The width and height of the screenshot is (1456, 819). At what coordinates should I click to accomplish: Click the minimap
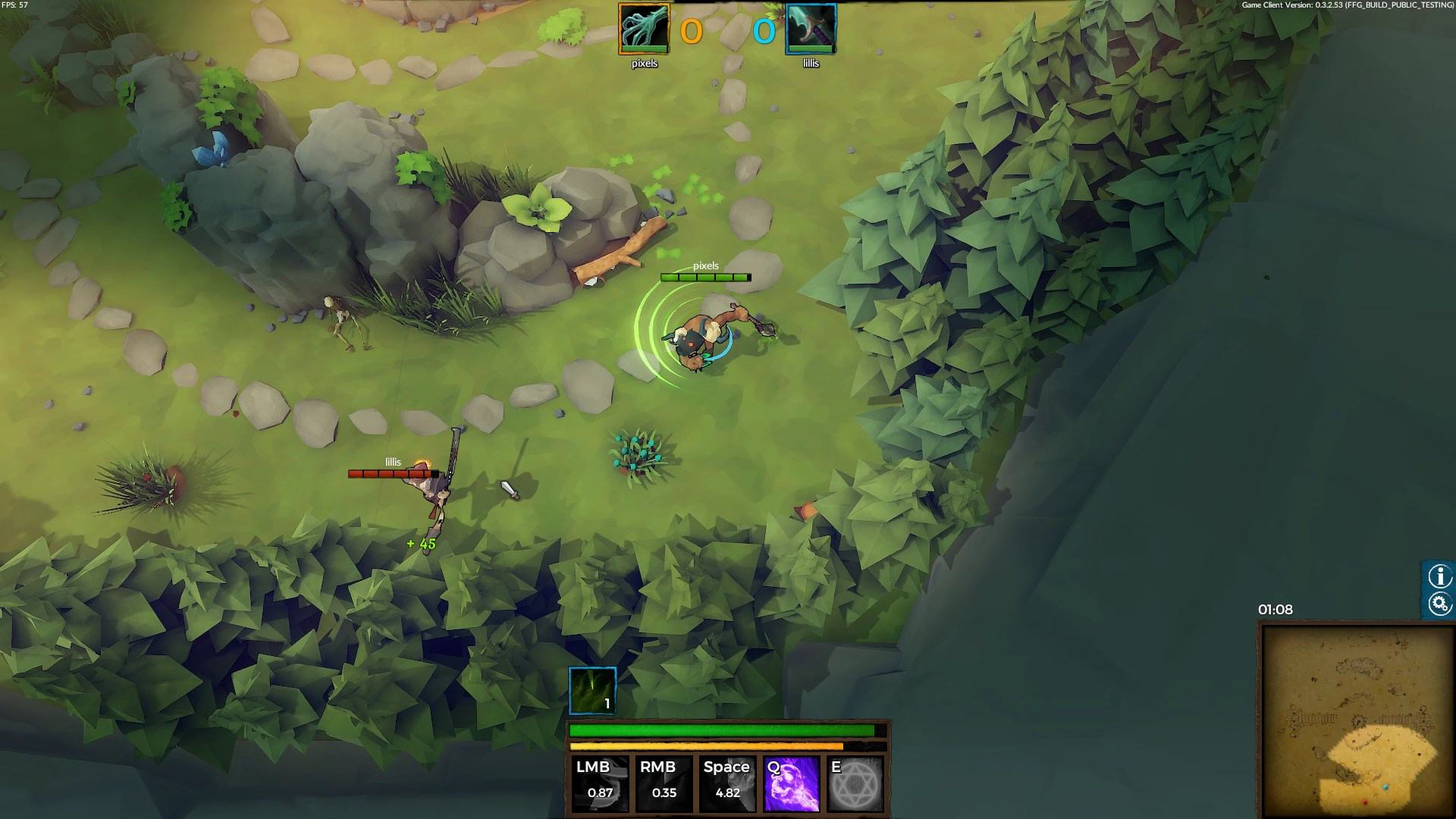point(1357,720)
